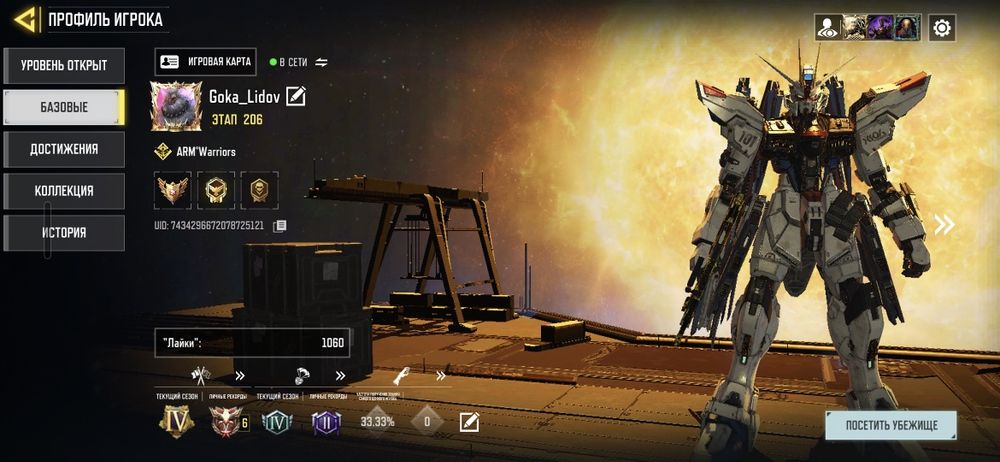Viewport: 1000px width, 462px height.
Task: Click the player avatar portrait
Action: click(176, 106)
